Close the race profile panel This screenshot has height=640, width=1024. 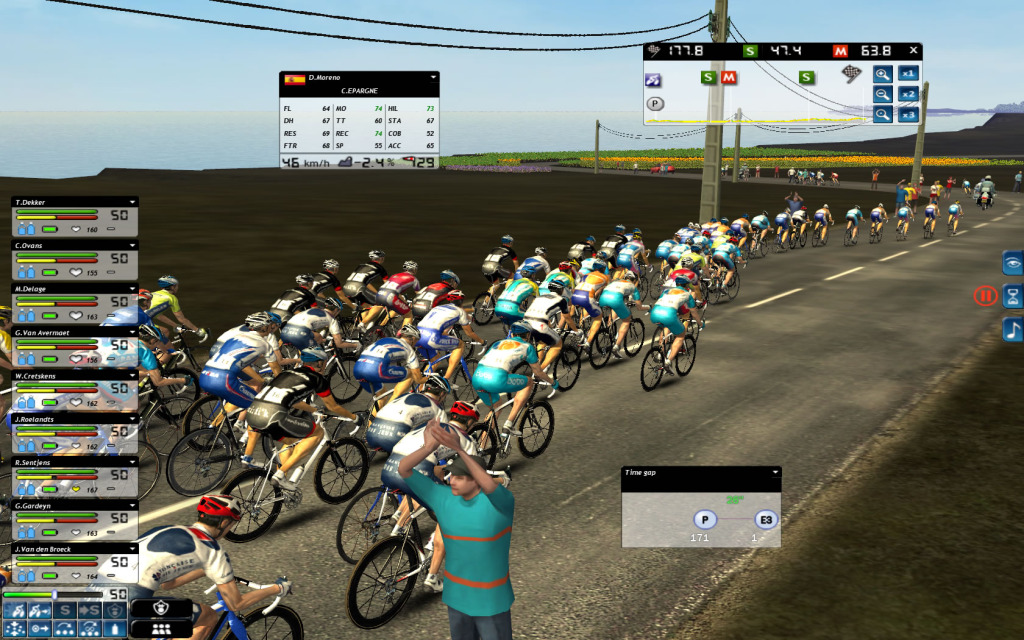click(x=913, y=50)
